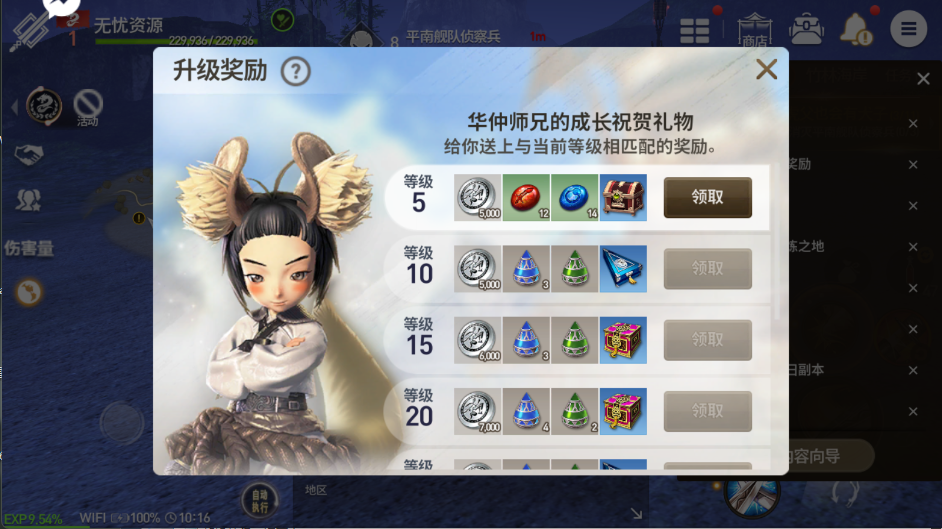942x529 pixels.
Task: Open the shop (商店)
Action: coord(754,30)
